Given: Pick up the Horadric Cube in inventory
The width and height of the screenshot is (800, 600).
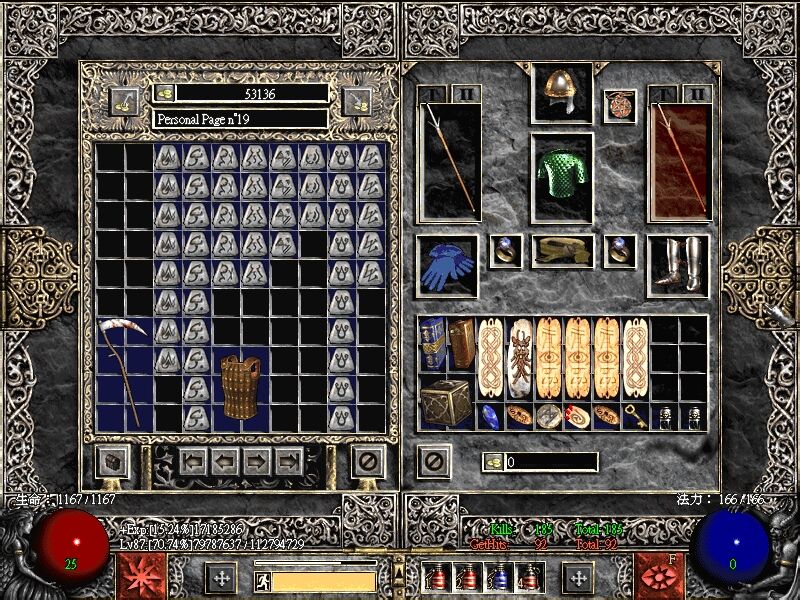Looking at the screenshot, I should 447,402.
